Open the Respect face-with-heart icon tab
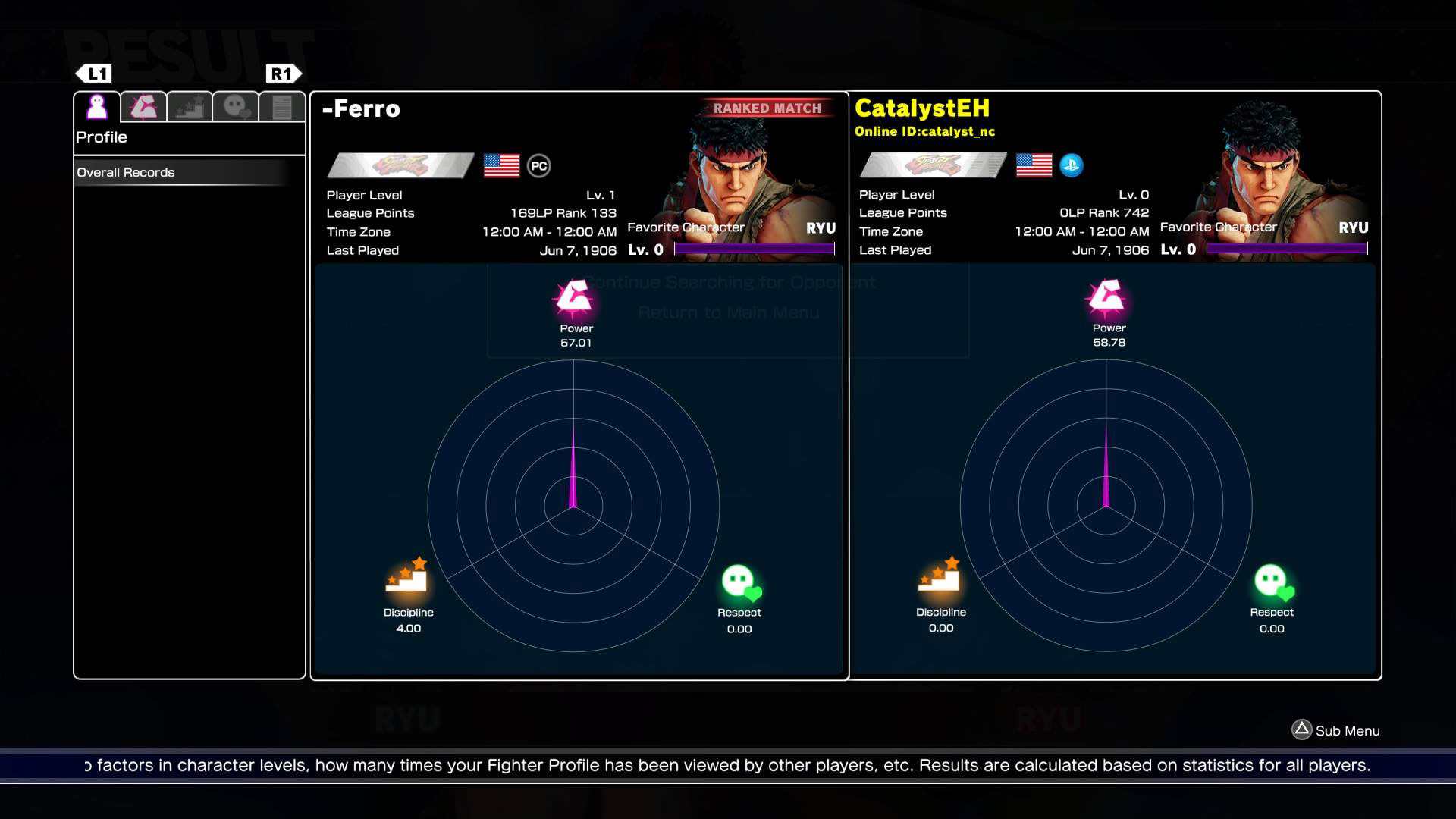This screenshot has width=1456, height=819. (237, 105)
